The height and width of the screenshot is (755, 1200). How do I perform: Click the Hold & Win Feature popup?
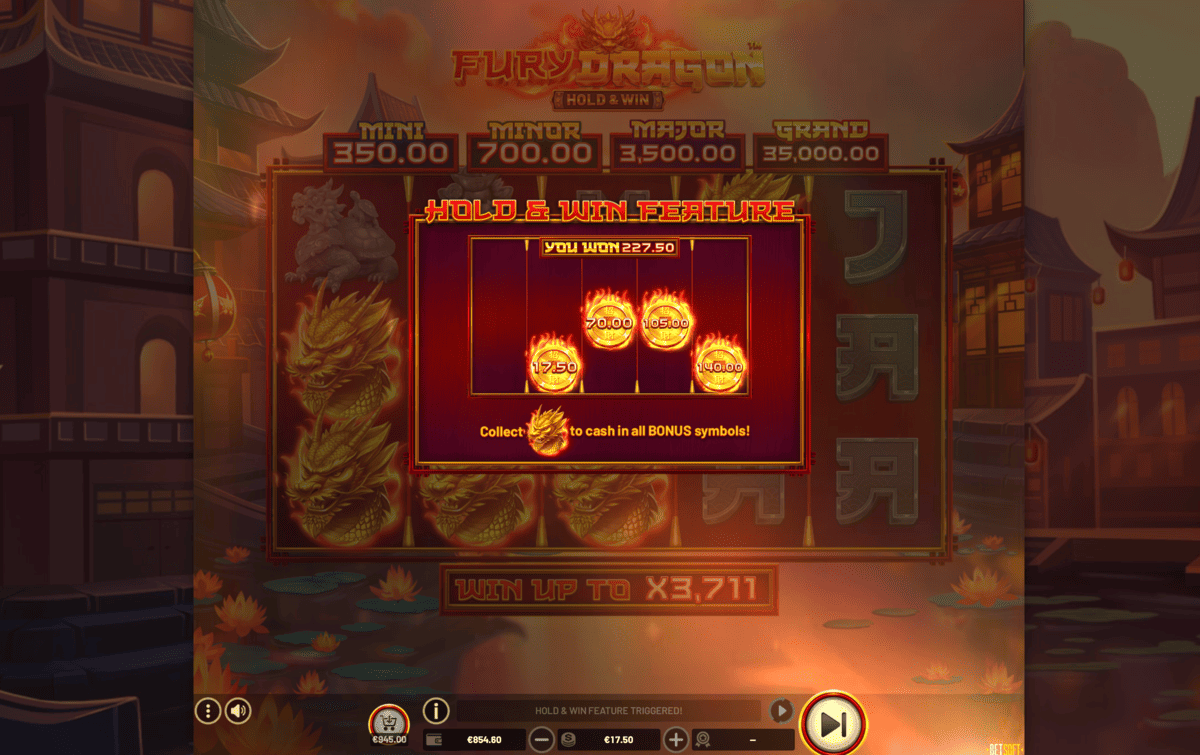[608, 342]
